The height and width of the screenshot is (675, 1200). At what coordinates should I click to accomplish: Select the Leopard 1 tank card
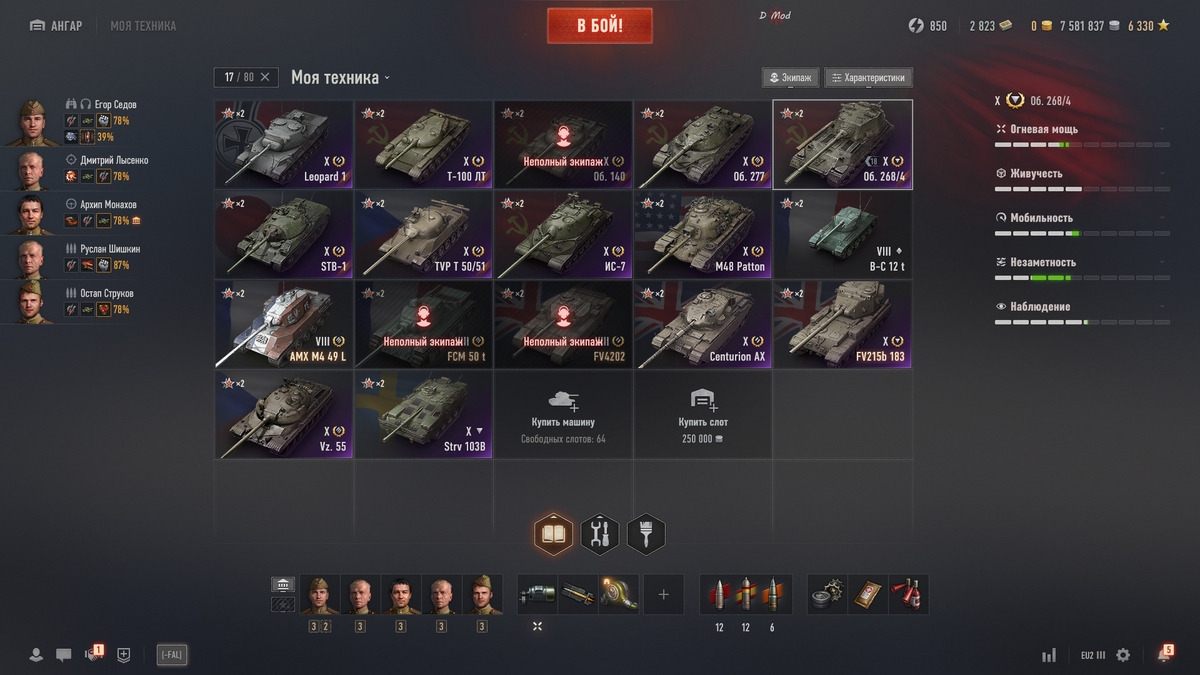click(284, 145)
